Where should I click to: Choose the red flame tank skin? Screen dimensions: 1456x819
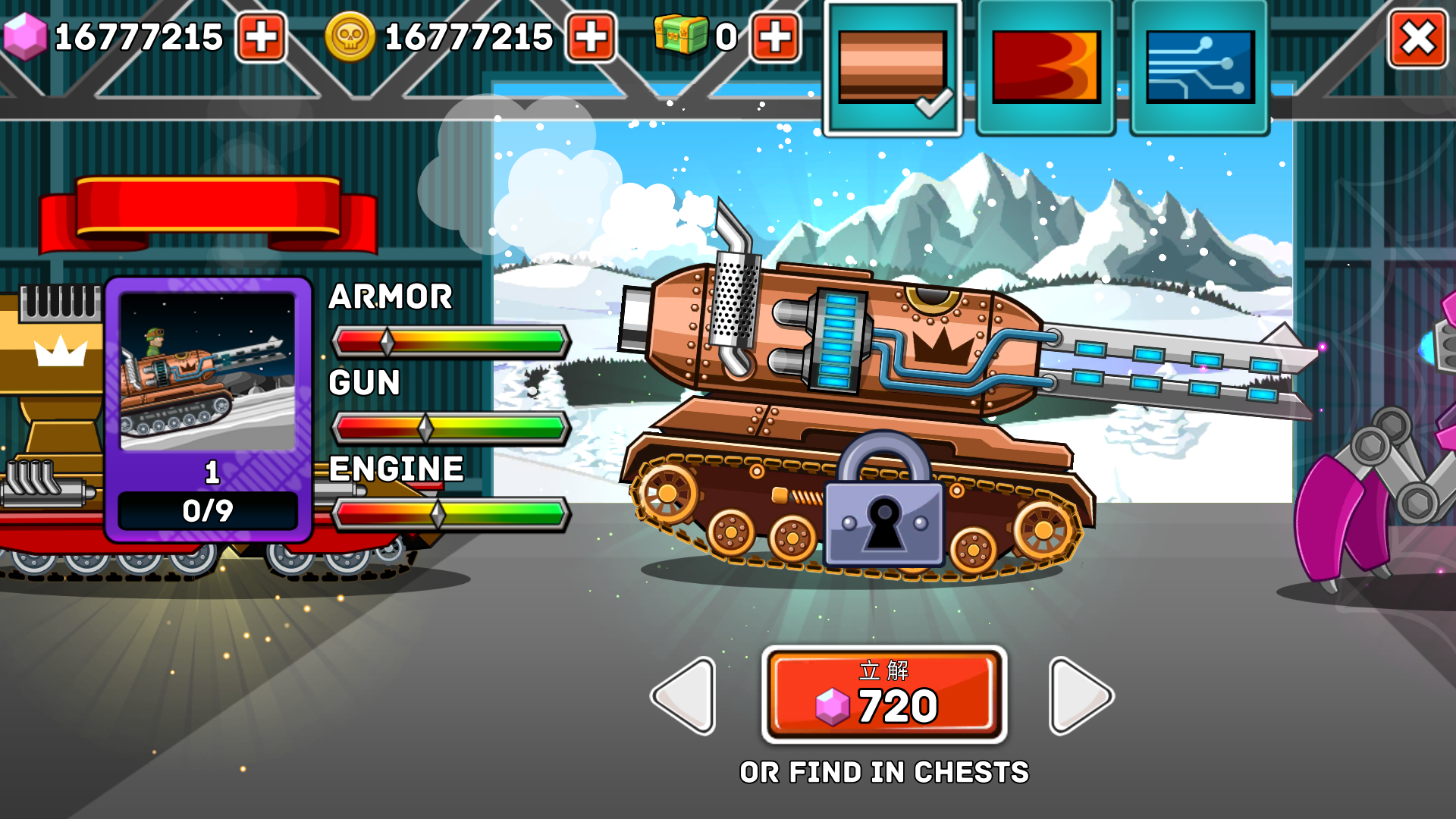1046,69
